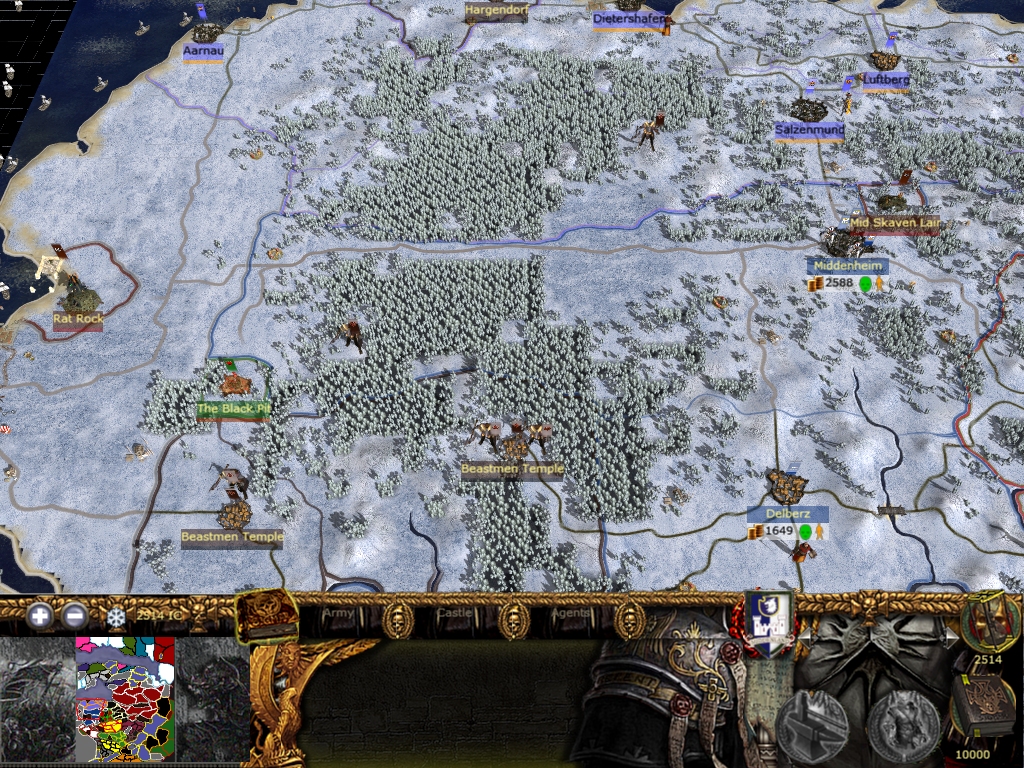This screenshot has height=768, width=1024.
Task: Click the campaign minimap
Action: 125,700
